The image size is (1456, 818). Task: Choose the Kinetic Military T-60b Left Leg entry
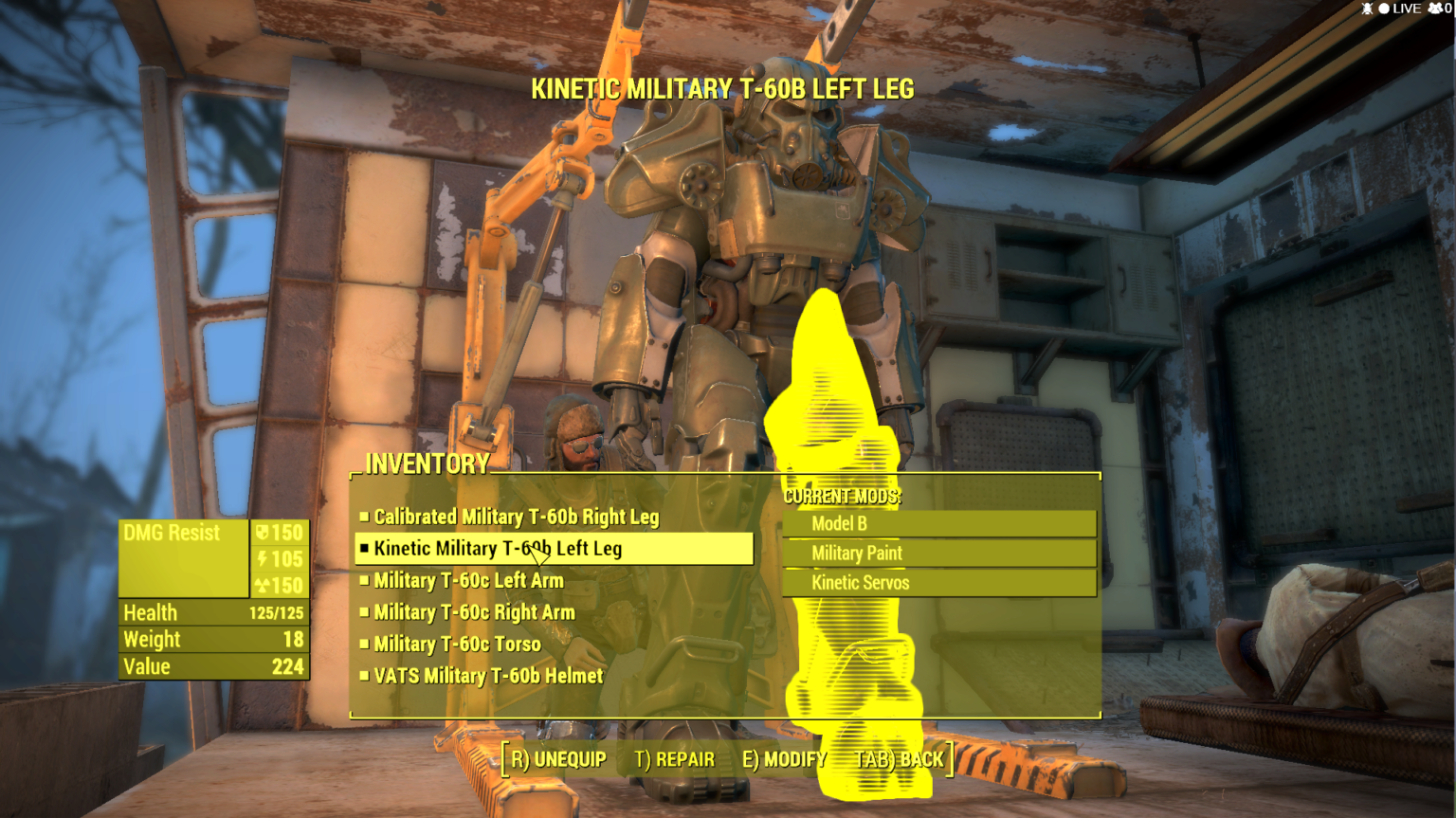(x=499, y=549)
